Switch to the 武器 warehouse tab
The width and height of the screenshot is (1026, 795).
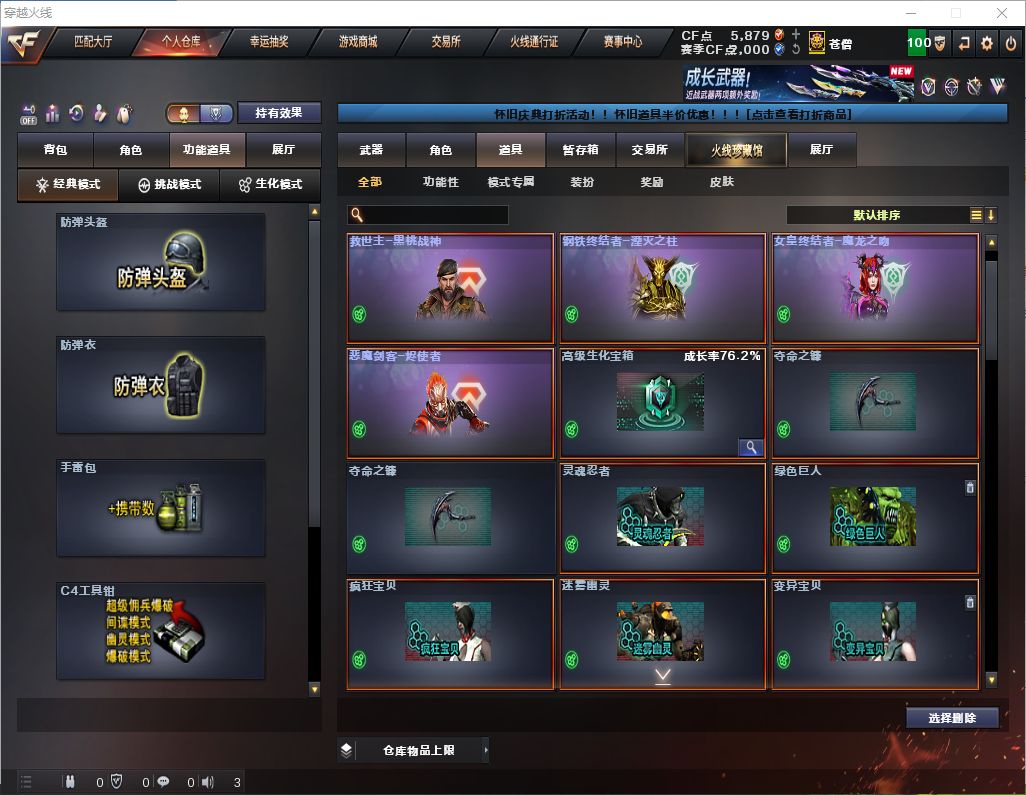point(371,150)
